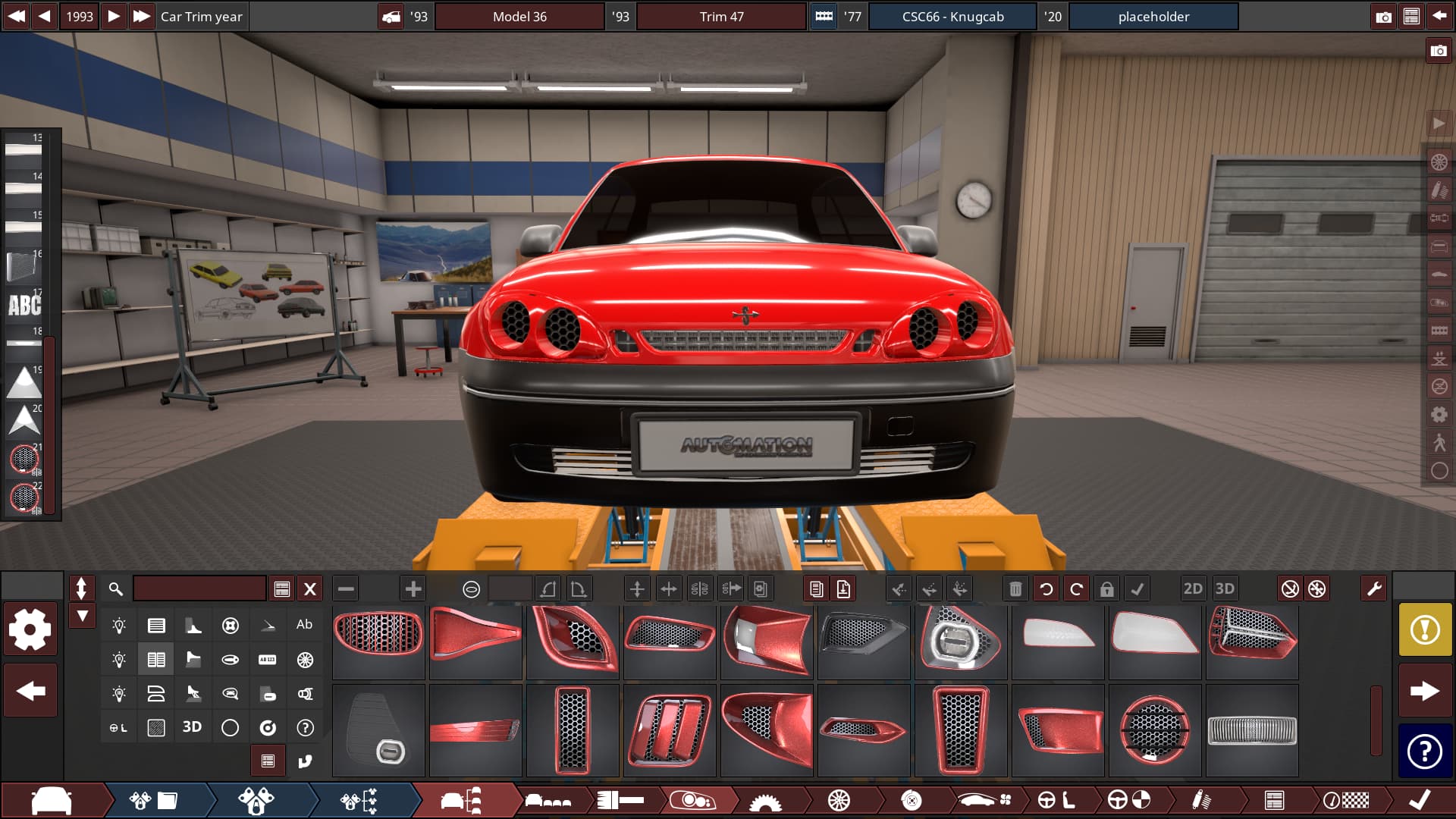This screenshot has height=819, width=1456.
Task: Select the Trim 47 name field
Action: pos(721,17)
